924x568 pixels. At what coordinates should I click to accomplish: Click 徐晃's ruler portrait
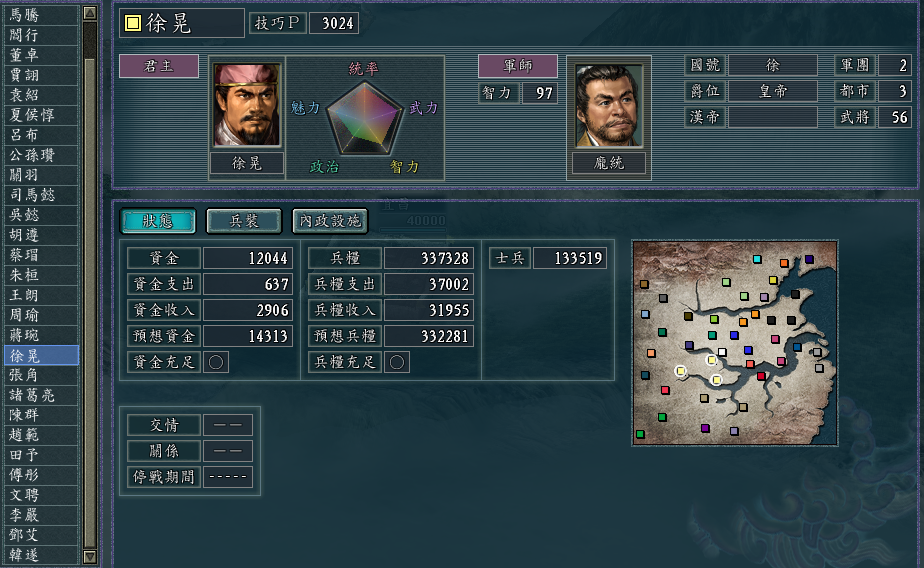[247, 105]
